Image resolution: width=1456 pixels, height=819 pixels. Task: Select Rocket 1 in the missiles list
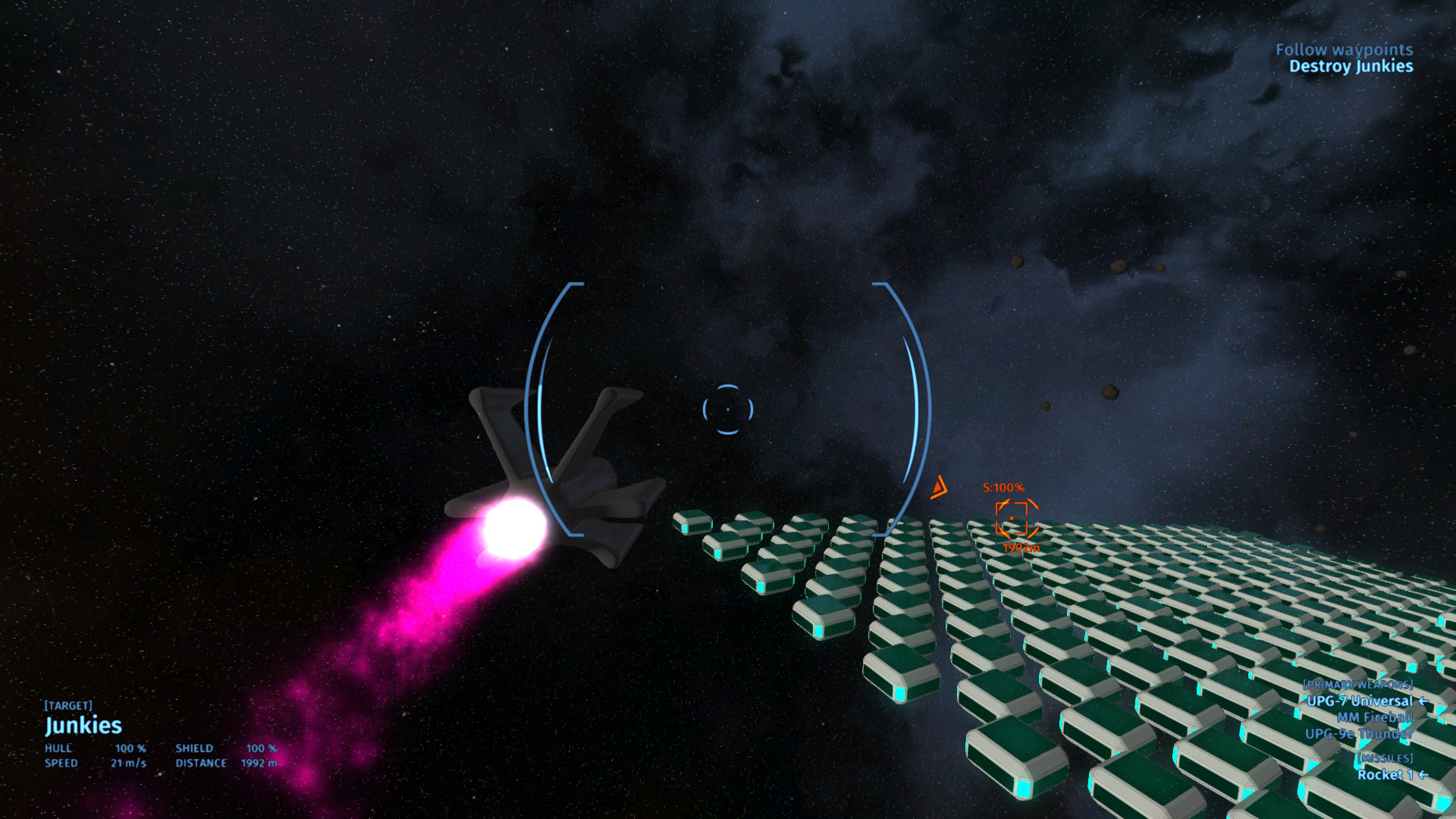[1388, 775]
